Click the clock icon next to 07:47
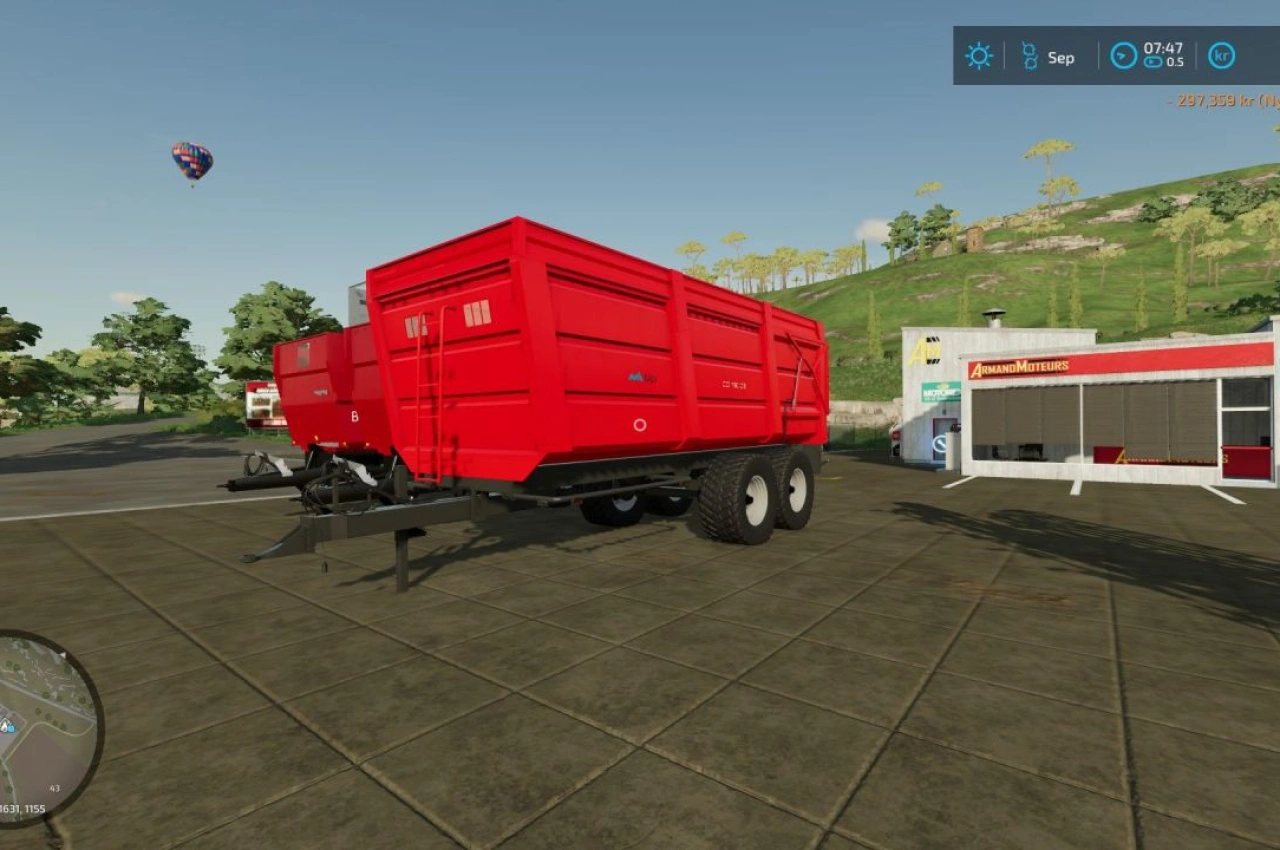 tap(1123, 55)
